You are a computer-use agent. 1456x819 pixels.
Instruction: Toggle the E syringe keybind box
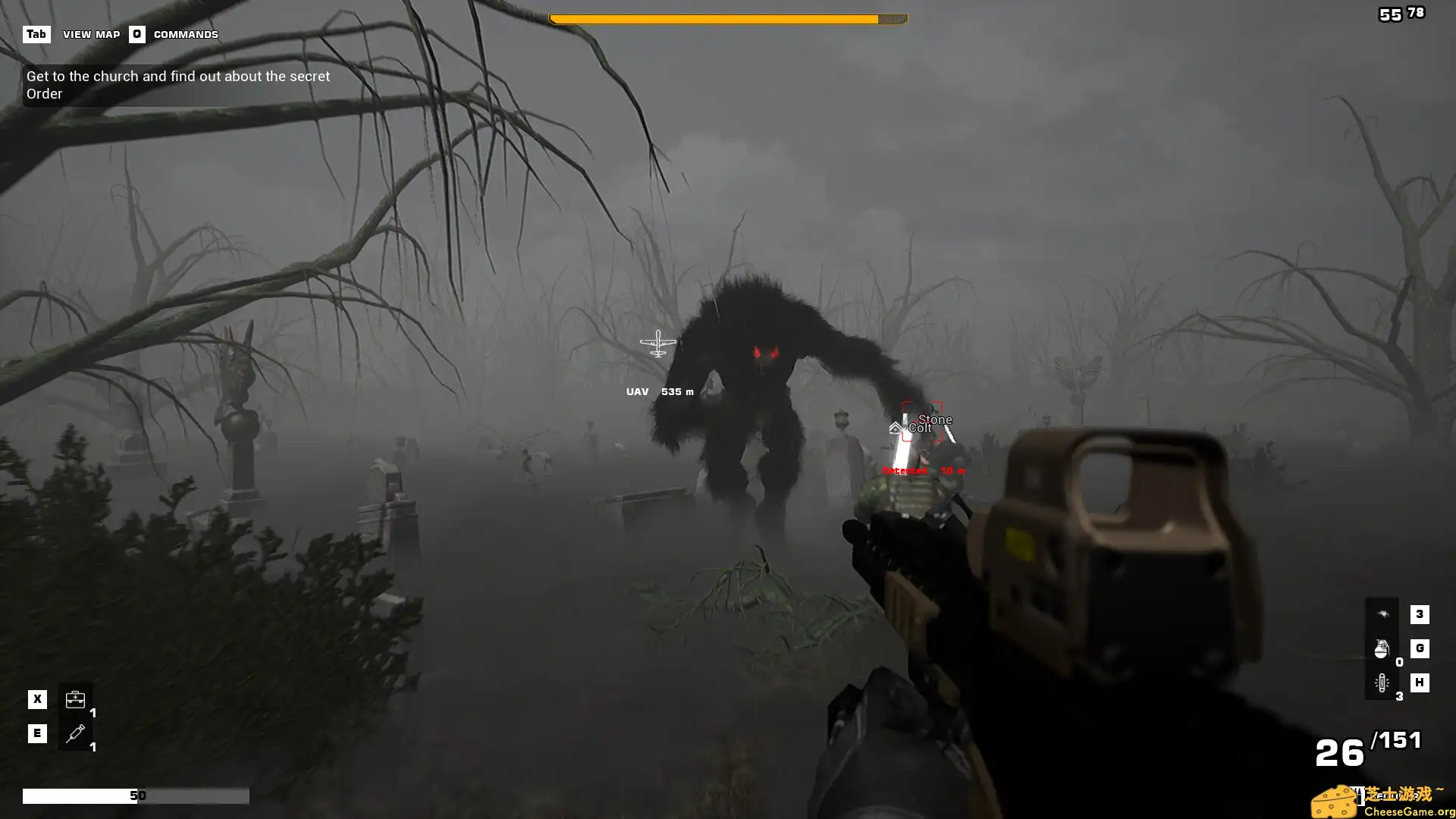[36, 733]
